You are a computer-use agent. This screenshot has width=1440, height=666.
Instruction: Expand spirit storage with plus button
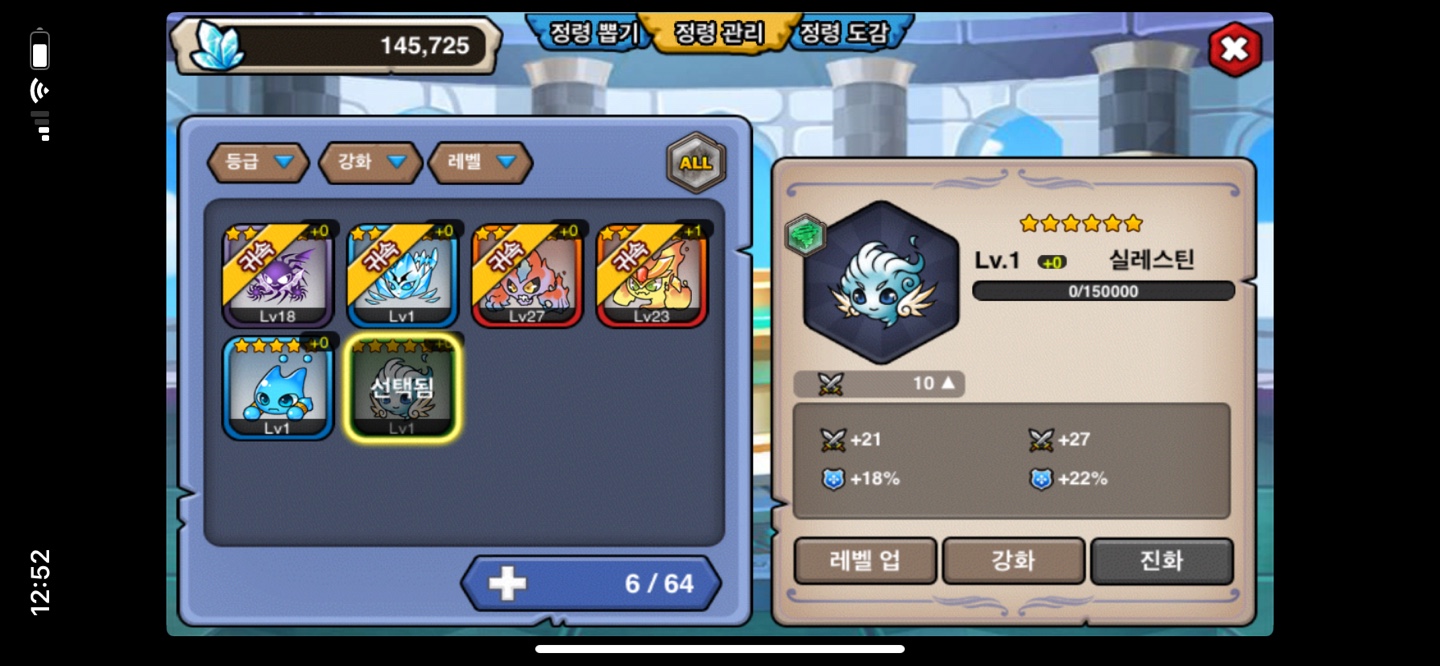tap(508, 584)
